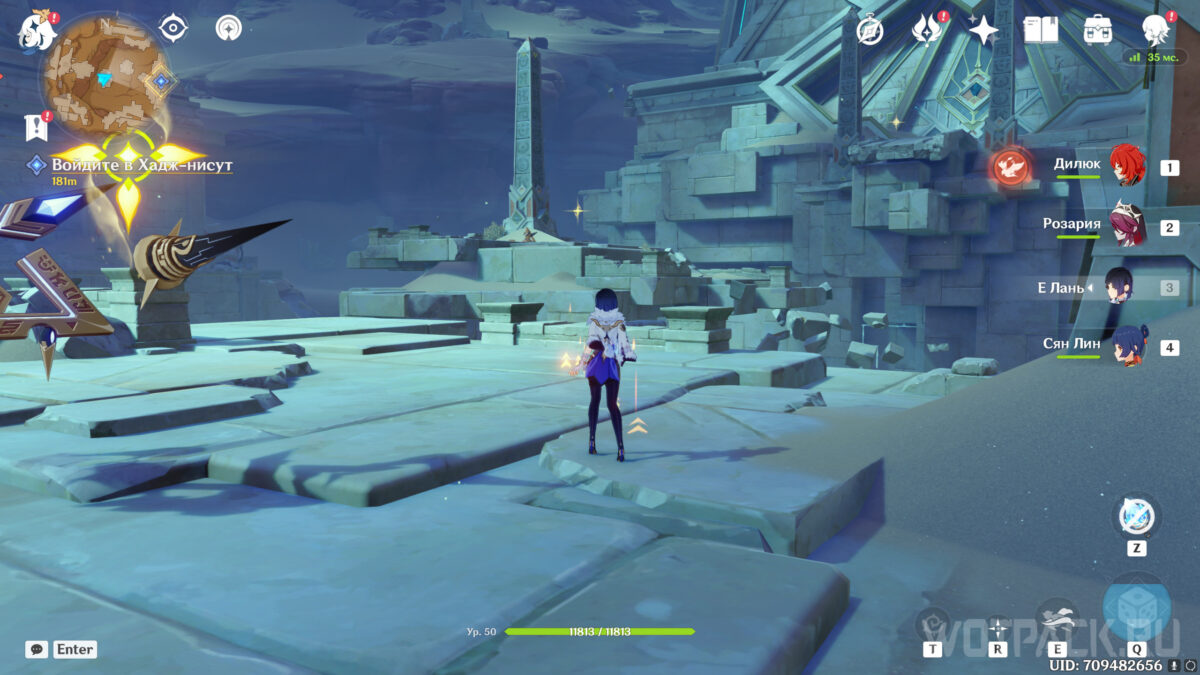Open the compass events icon
The width and height of the screenshot is (1200, 675).
[x=870, y=31]
